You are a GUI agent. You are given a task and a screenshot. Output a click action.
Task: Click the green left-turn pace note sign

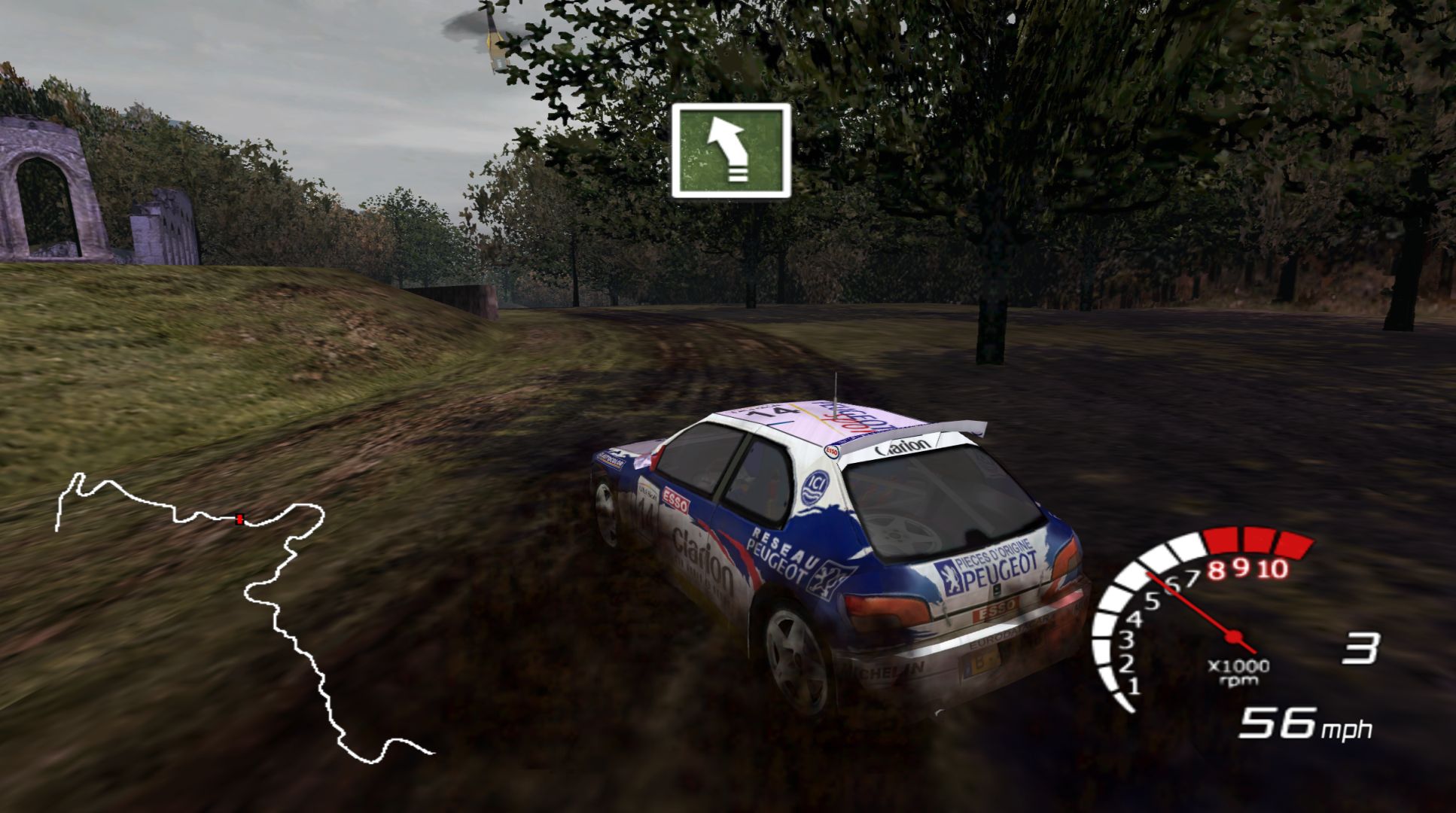point(731,151)
